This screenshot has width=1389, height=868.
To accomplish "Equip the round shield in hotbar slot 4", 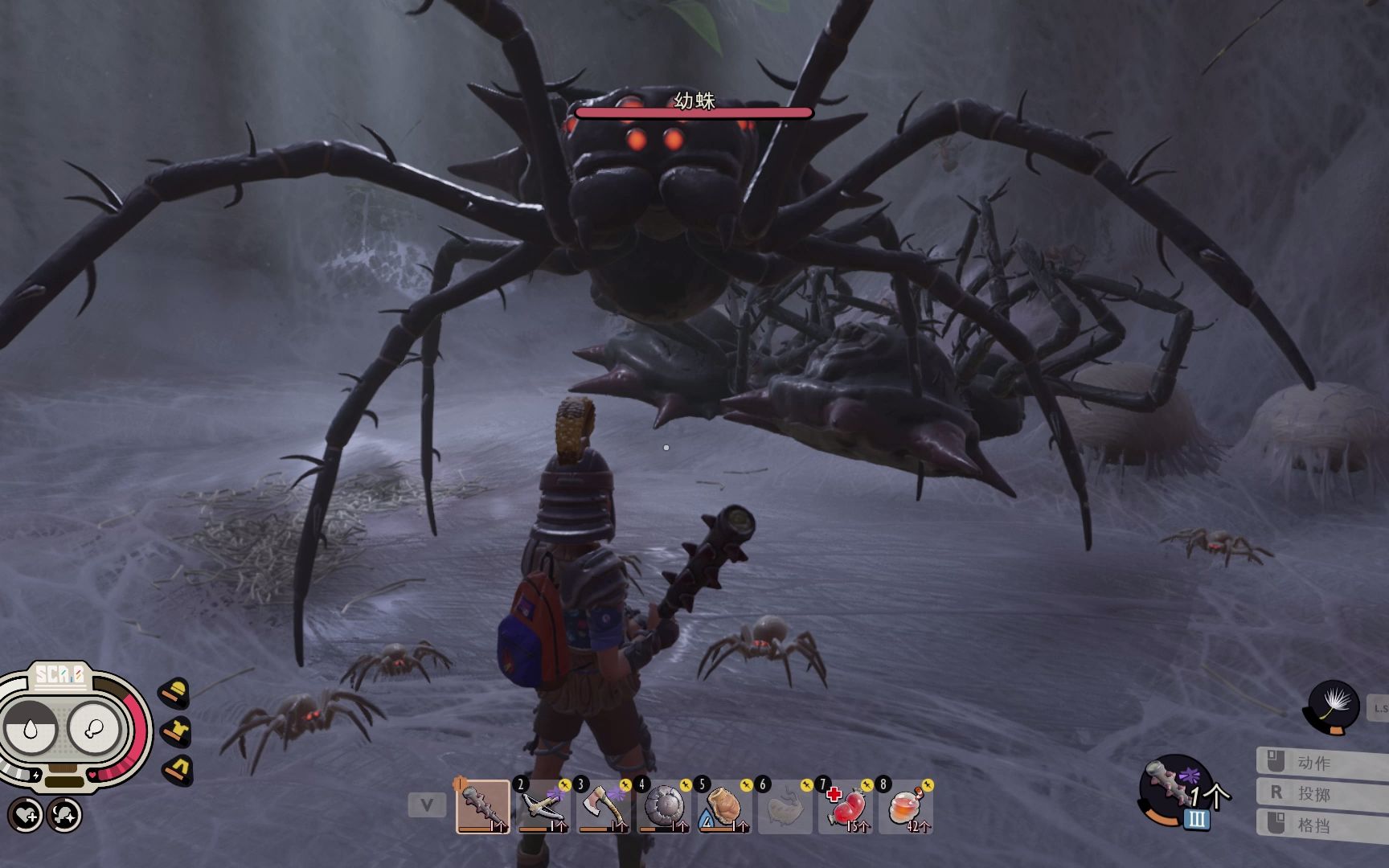I will coord(664,806).
